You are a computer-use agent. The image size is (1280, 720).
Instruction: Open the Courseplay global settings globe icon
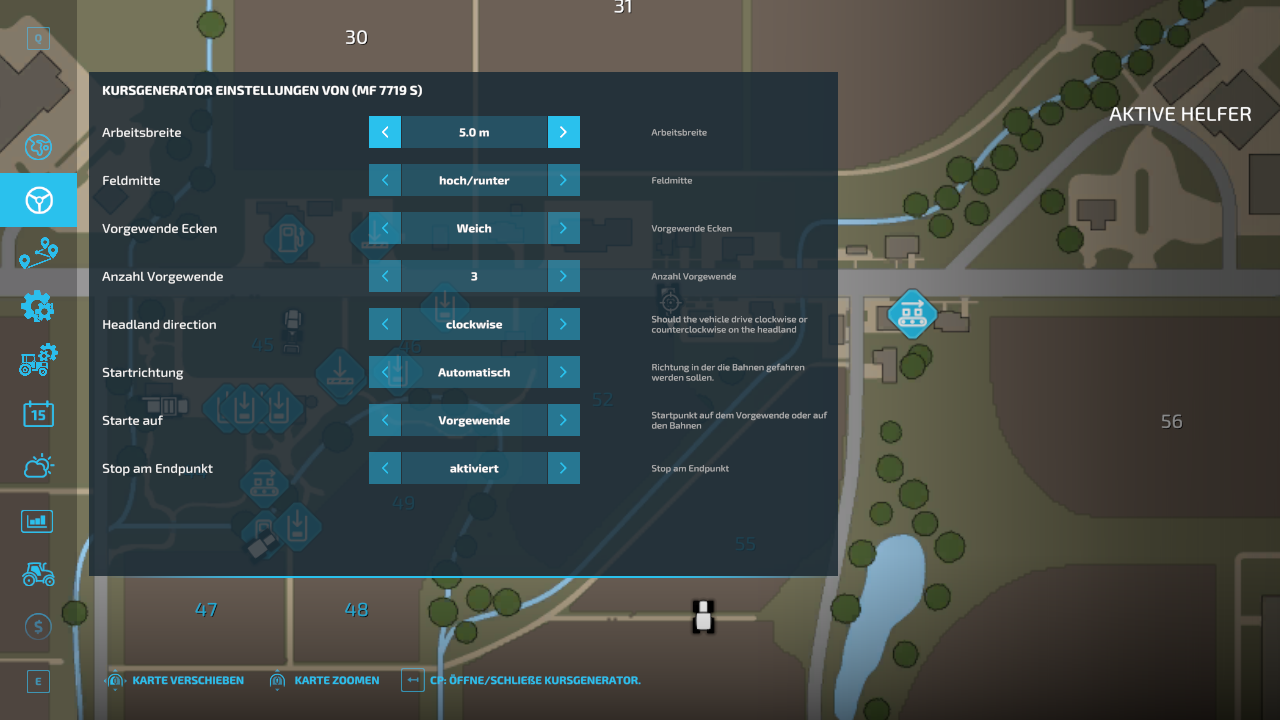[x=38, y=147]
